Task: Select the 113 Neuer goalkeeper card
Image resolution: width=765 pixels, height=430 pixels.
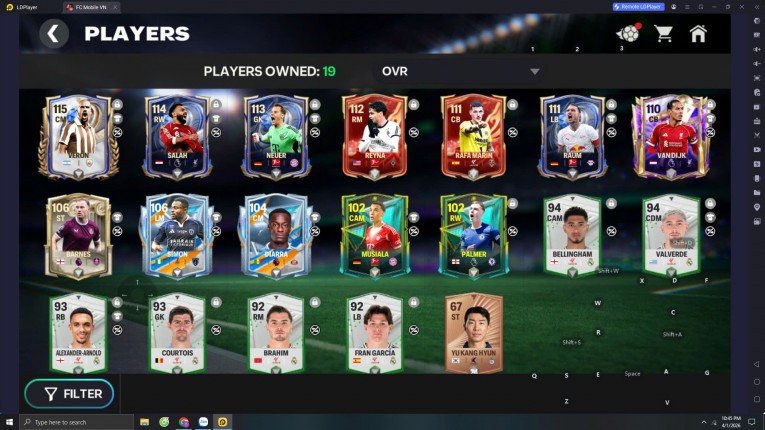Action: 276,137
